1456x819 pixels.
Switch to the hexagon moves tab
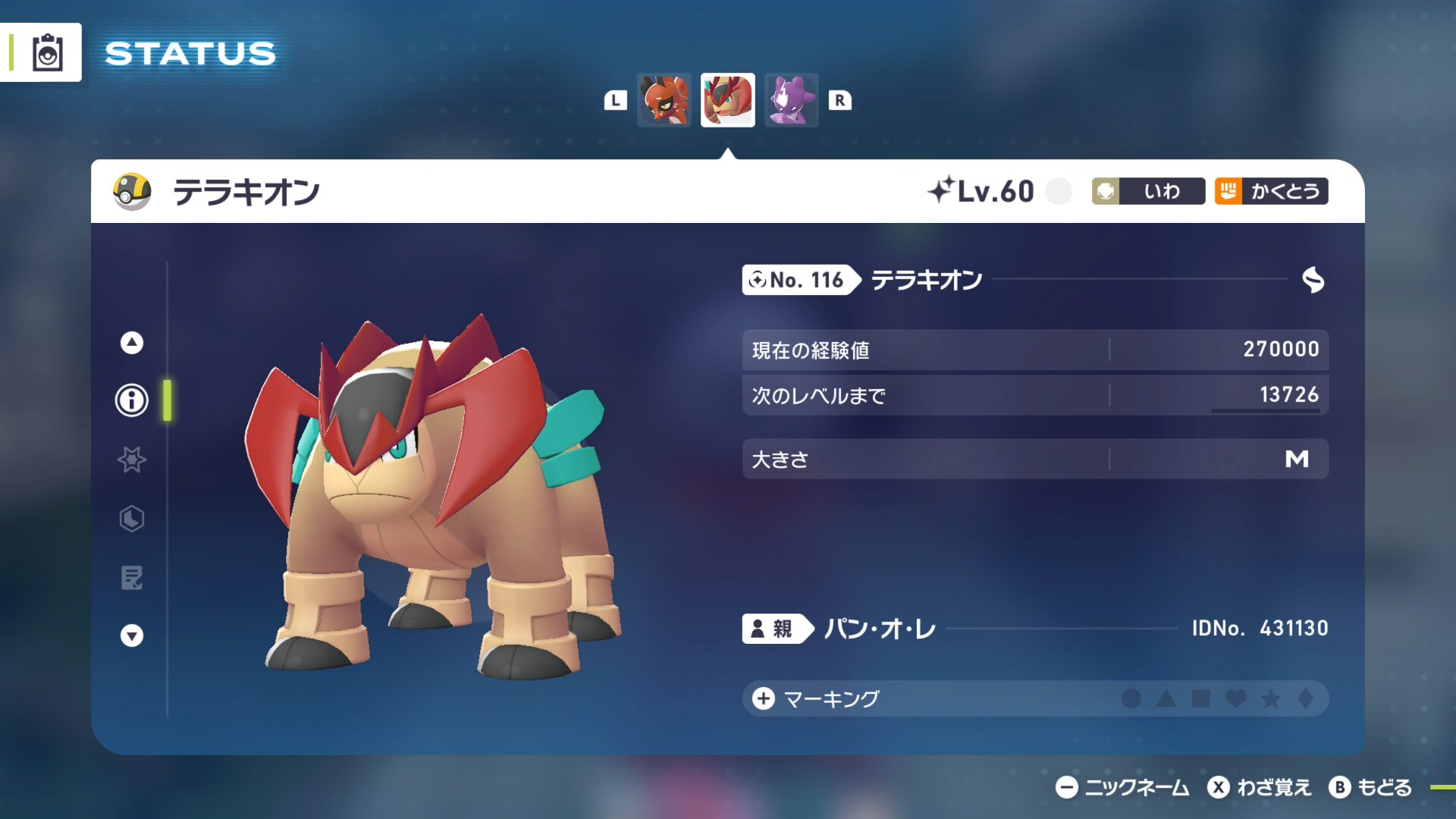tap(132, 519)
